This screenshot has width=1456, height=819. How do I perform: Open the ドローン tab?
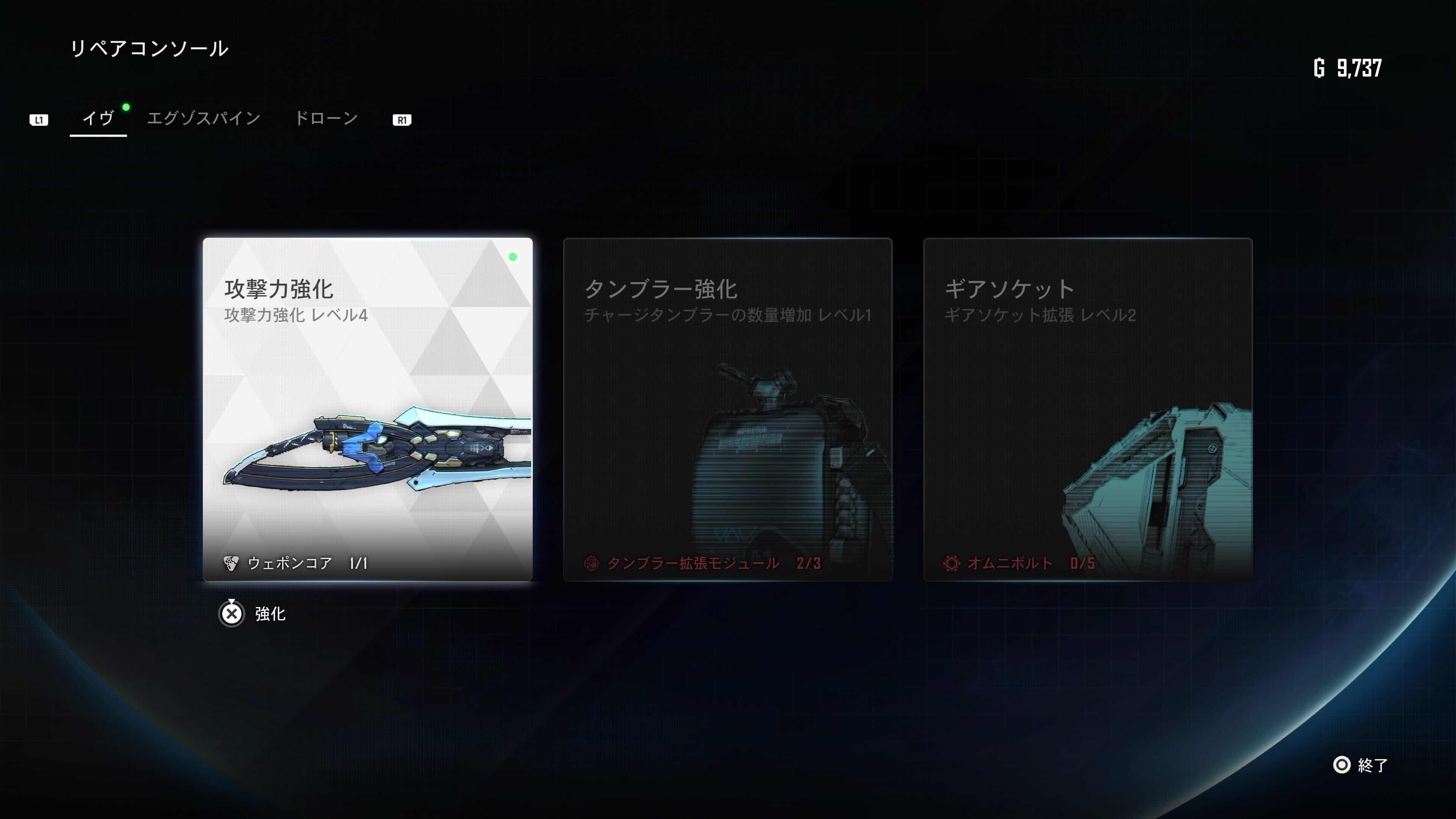click(x=327, y=117)
